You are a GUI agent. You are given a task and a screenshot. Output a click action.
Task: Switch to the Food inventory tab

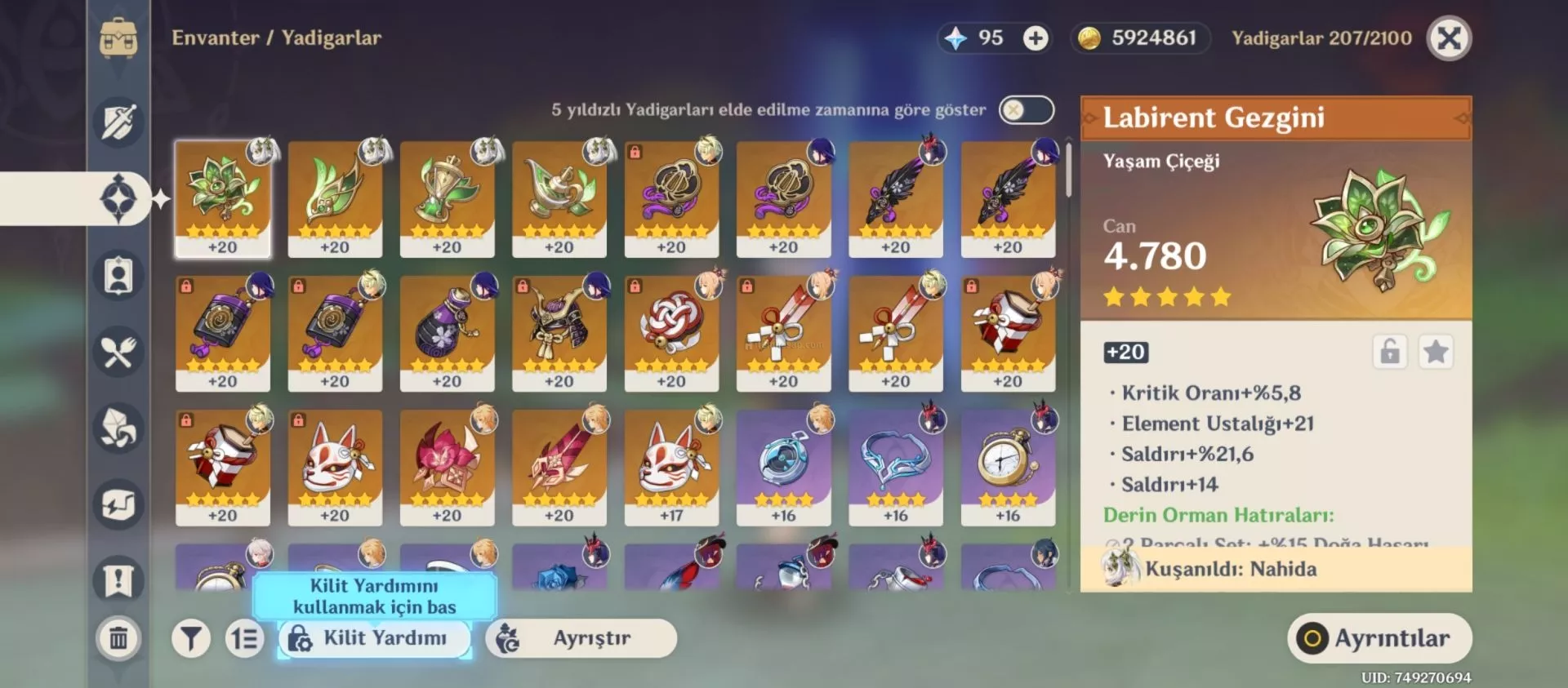tap(118, 353)
